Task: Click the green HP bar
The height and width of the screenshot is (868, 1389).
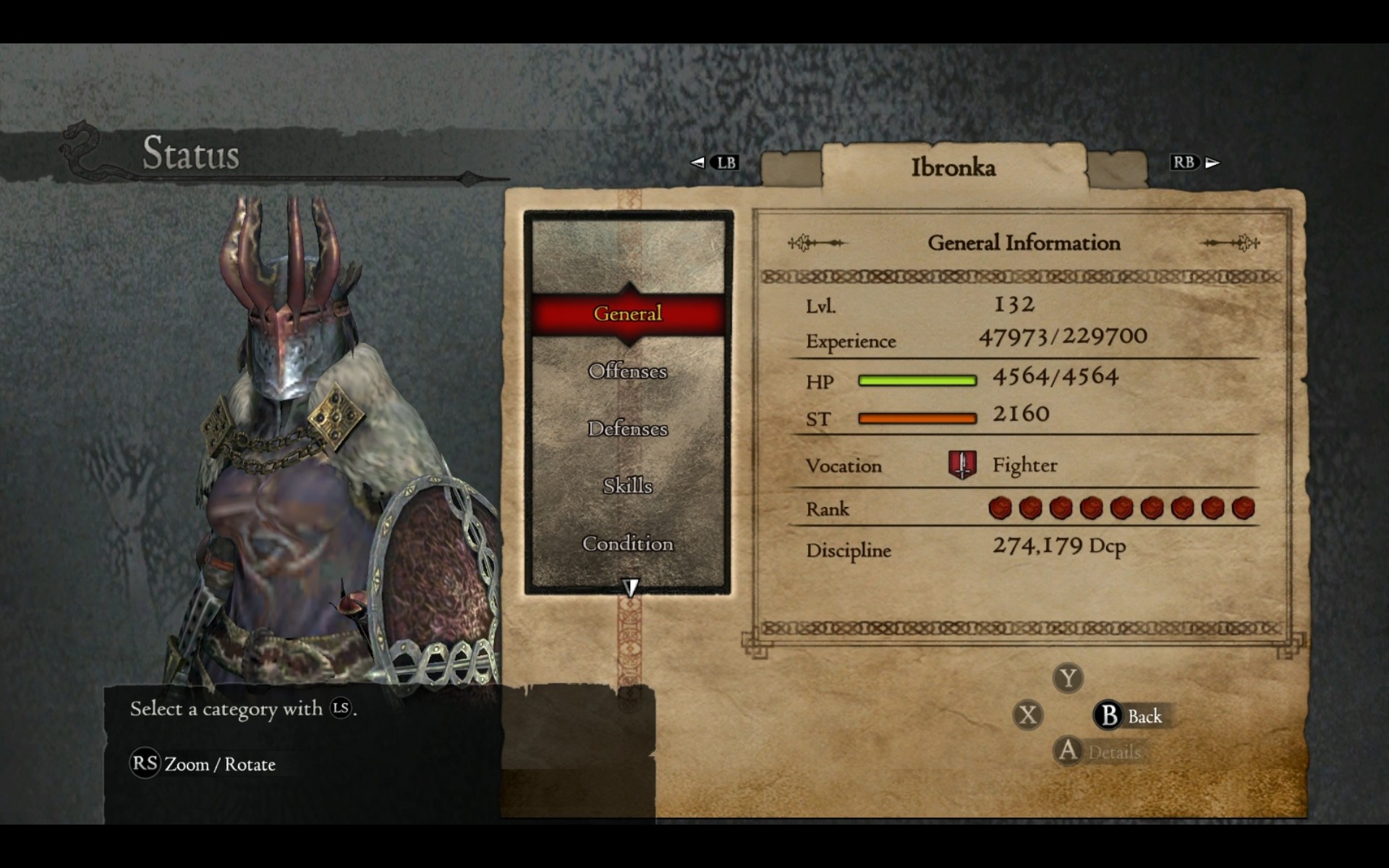Action: [x=916, y=378]
